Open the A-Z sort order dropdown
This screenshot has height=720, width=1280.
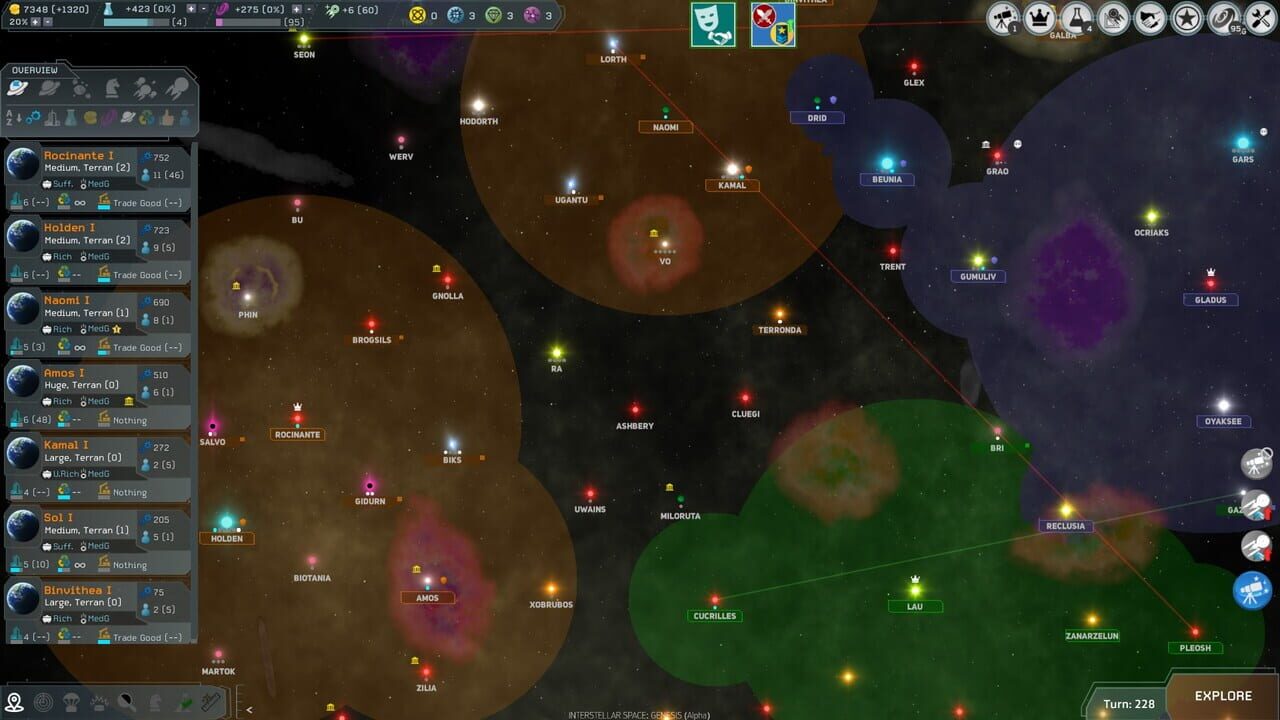click(x=13, y=117)
